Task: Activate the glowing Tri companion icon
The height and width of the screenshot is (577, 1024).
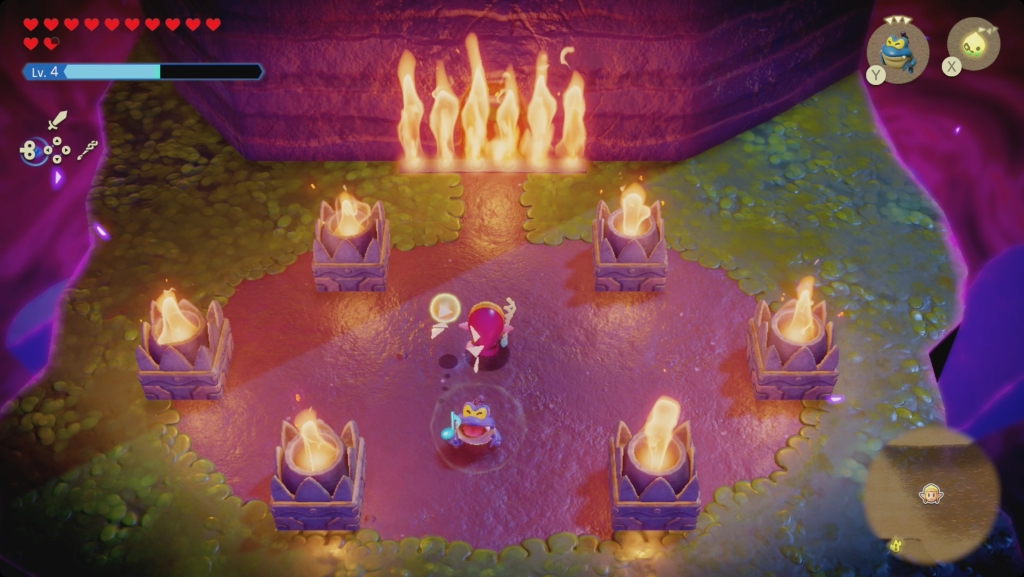Action: tap(971, 44)
